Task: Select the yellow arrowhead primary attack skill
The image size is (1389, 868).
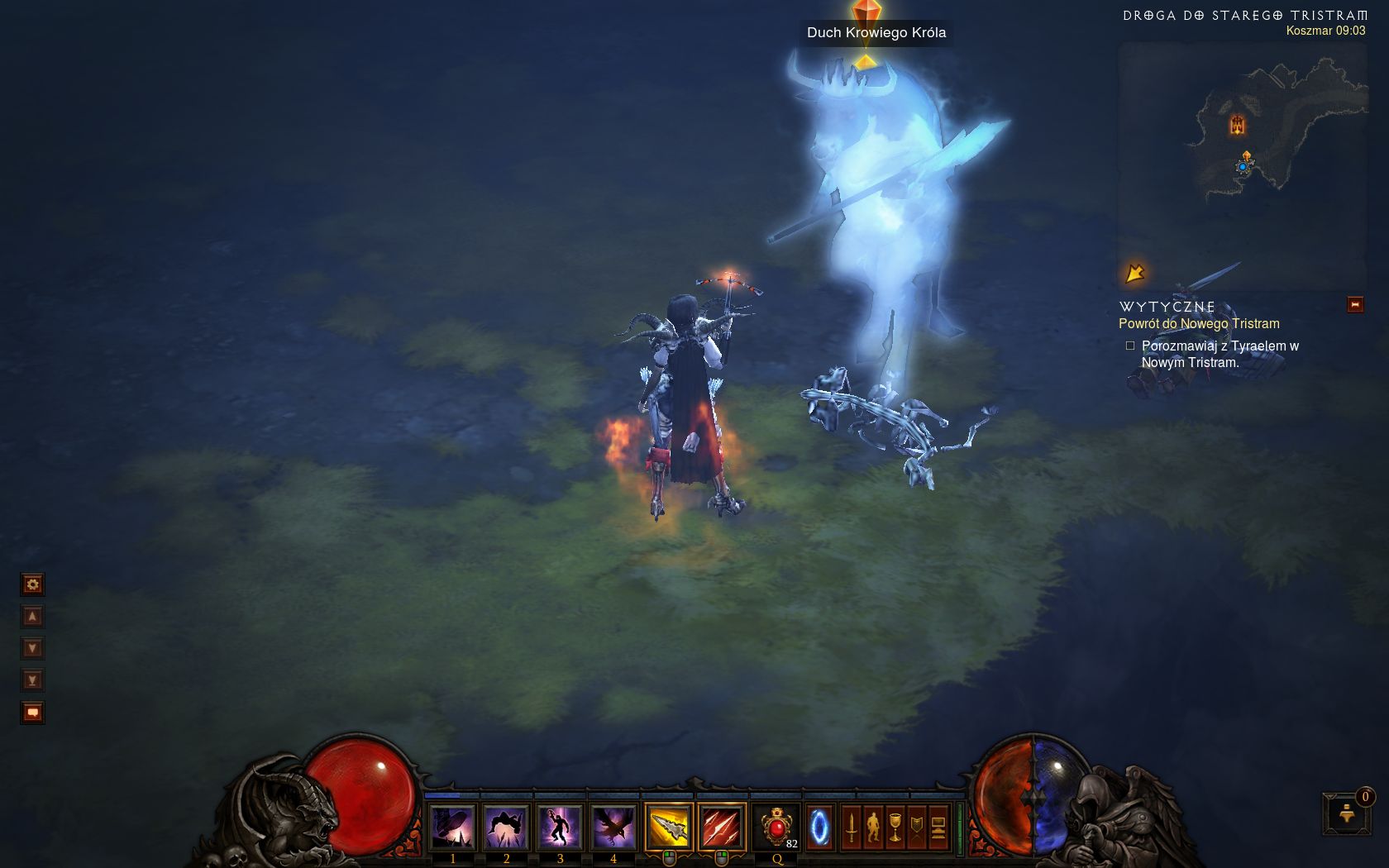Action: pos(668,827)
